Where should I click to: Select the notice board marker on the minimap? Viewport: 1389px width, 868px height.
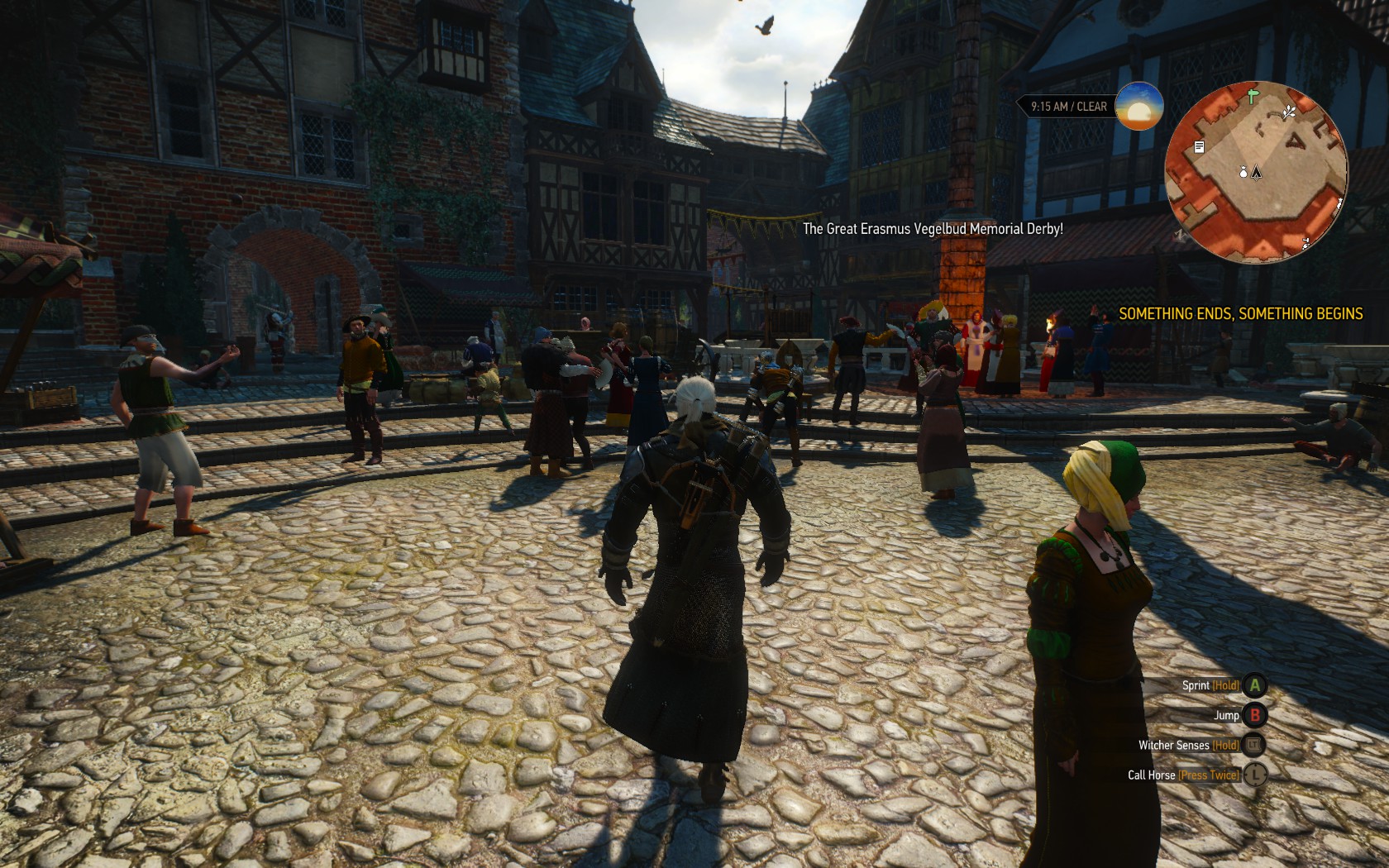(1199, 147)
